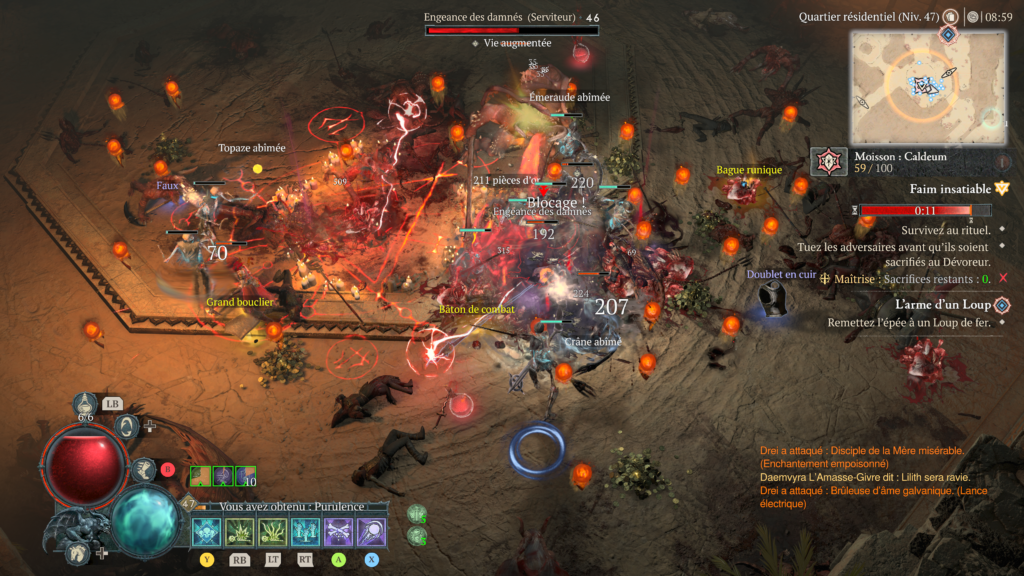Select the upper green minion status icon
Viewport: 1024px width, 576px height.
[417, 513]
